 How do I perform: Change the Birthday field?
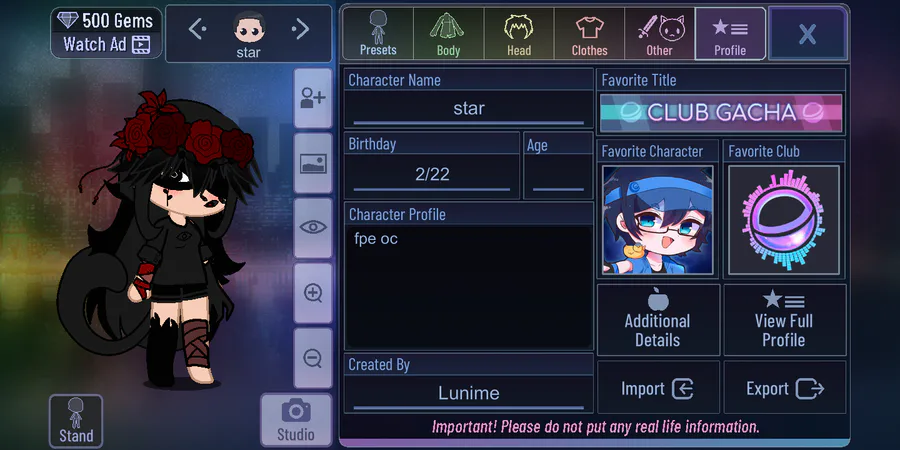click(x=432, y=174)
